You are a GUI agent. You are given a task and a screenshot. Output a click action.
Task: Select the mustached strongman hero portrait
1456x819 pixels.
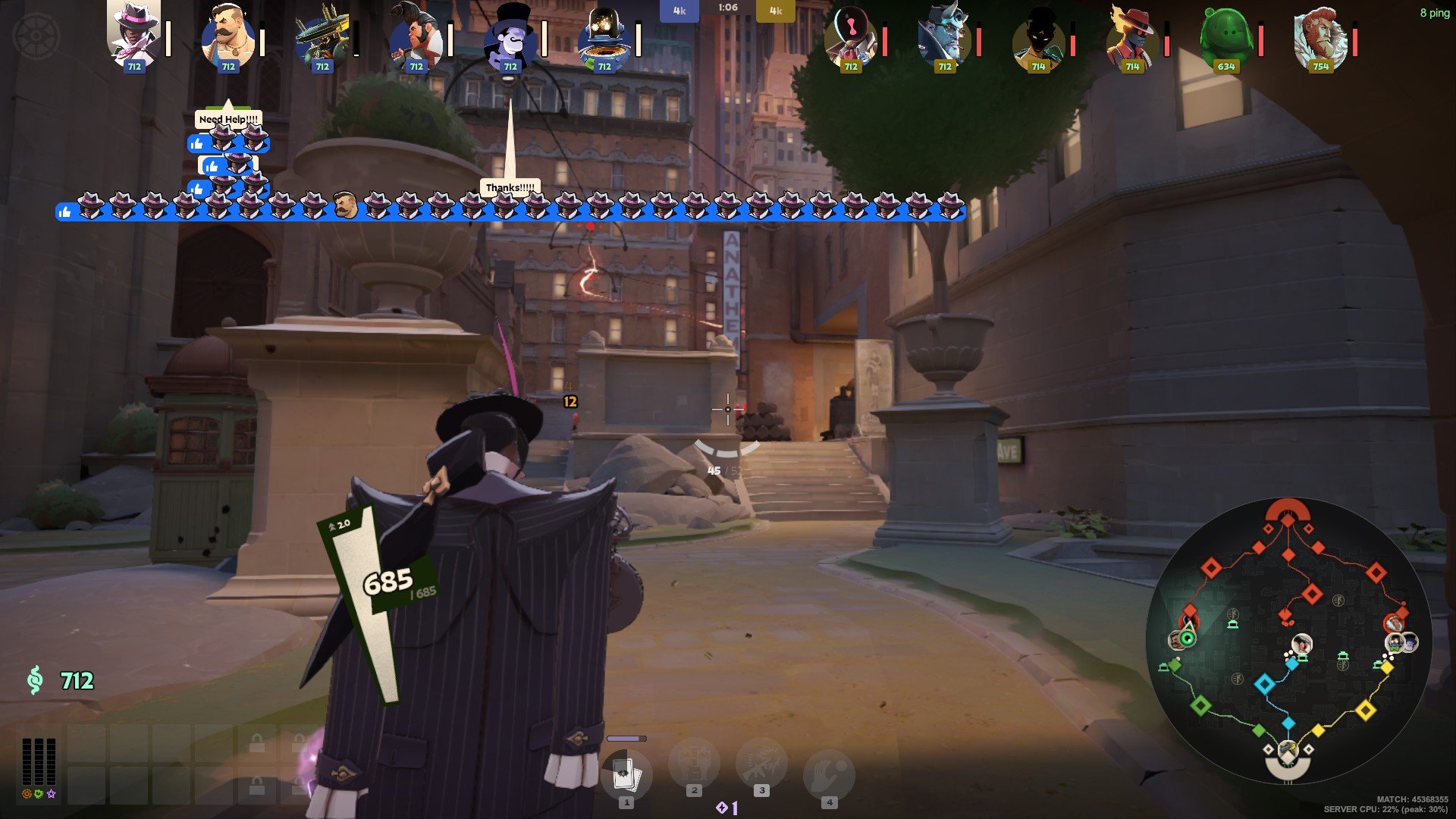228,36
